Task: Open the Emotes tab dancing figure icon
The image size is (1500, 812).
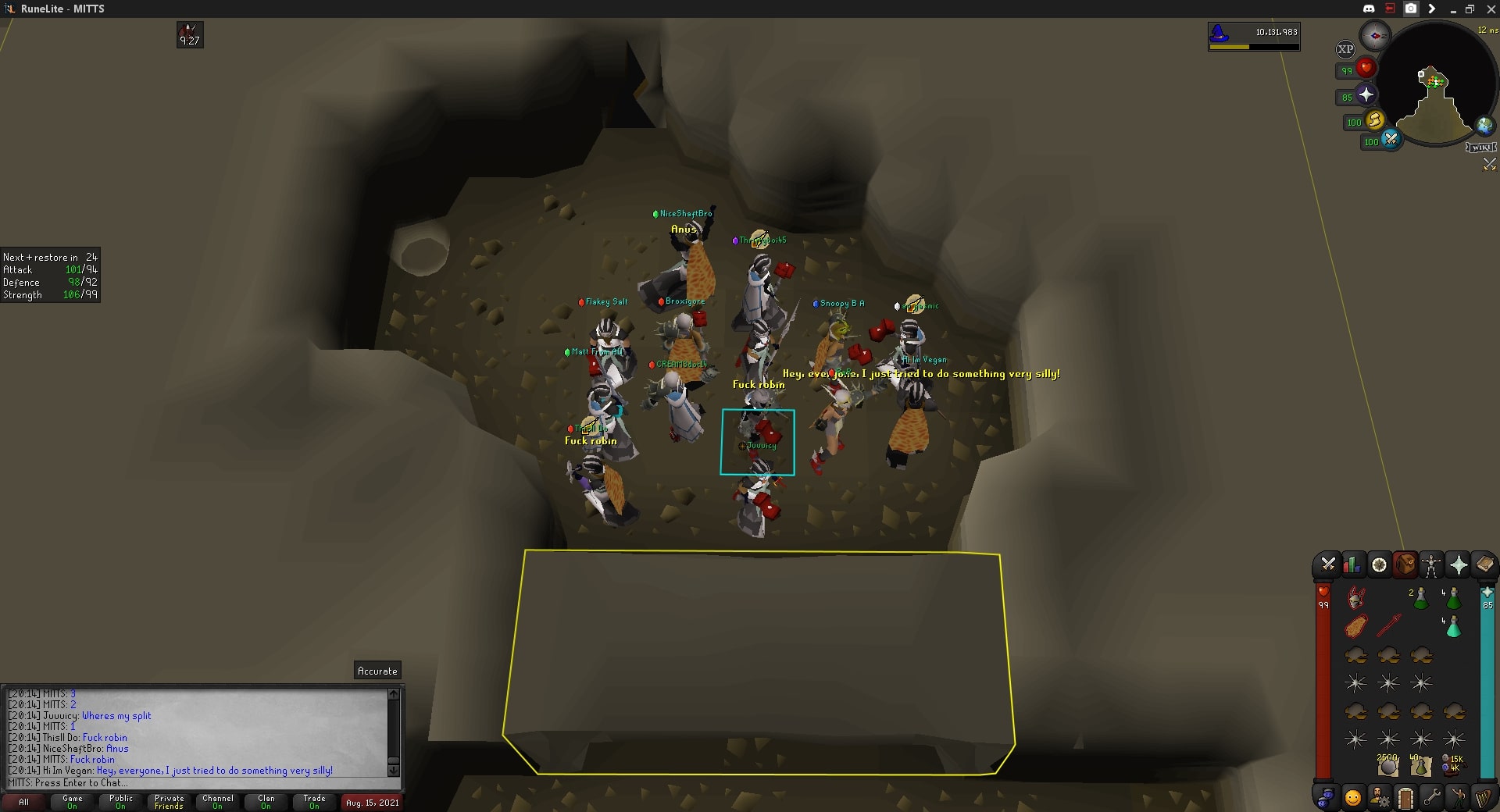Action: pyautogui.click(x=1458, y=796)
